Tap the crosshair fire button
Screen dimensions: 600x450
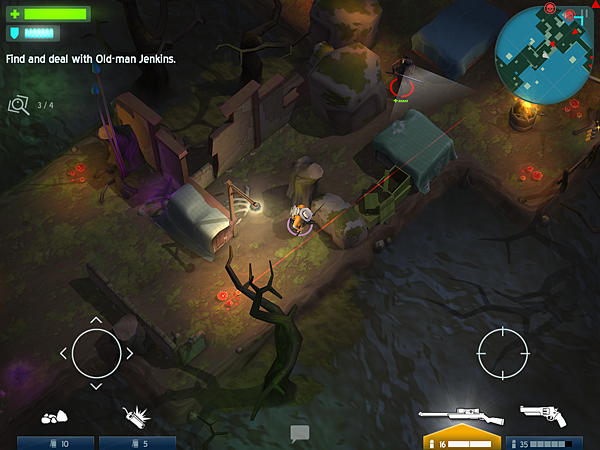[x=502, y=352]
